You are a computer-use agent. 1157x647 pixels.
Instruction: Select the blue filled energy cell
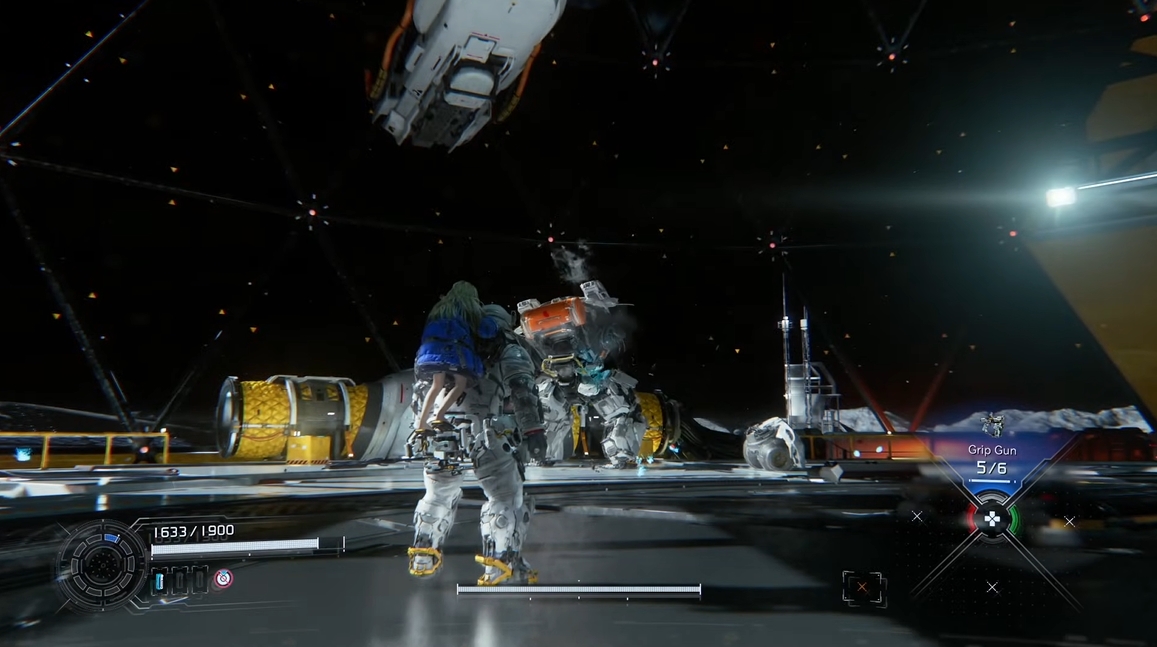(x=160, y=580)
